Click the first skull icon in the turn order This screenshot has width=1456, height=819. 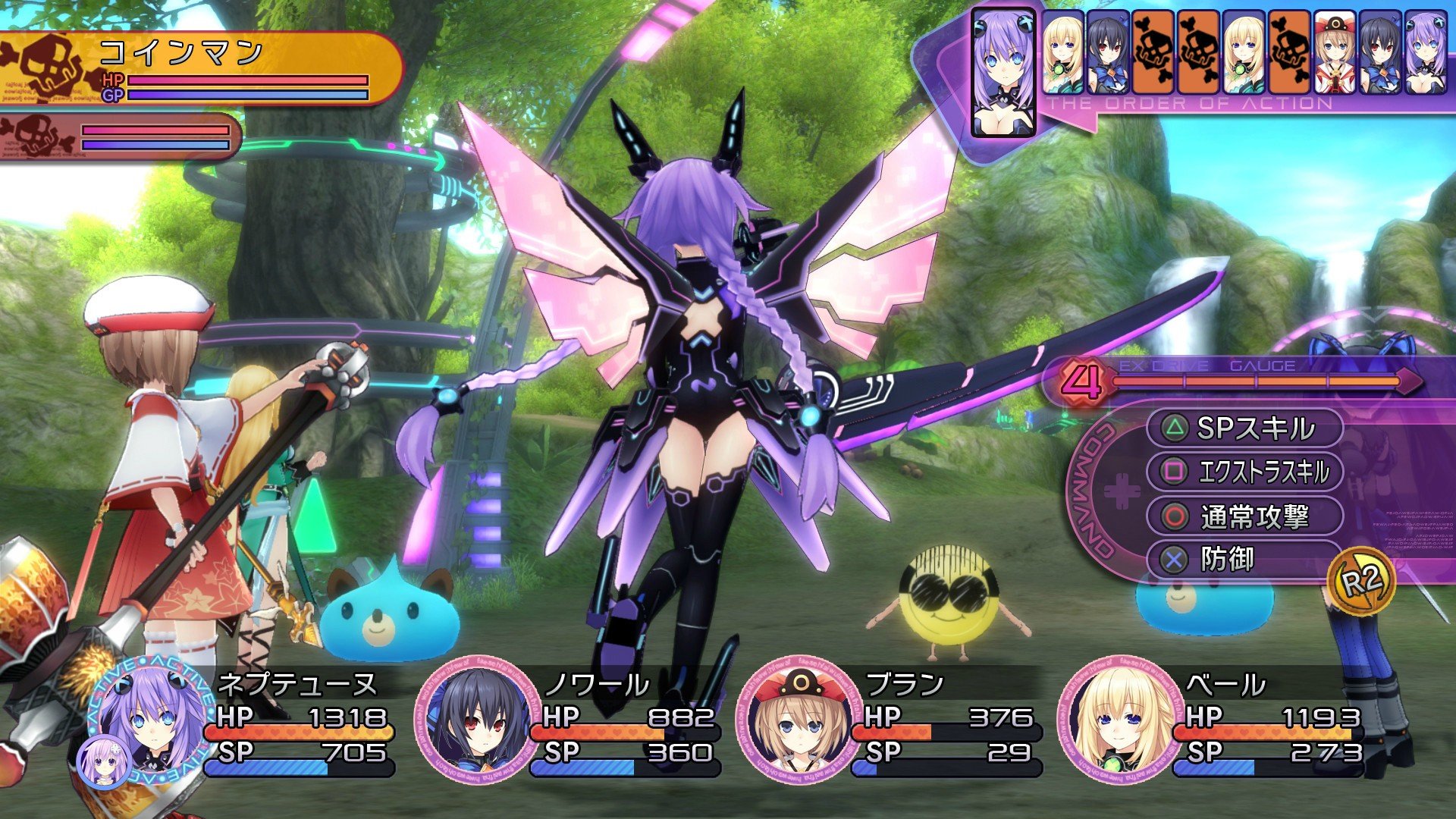pos(1153,52)
